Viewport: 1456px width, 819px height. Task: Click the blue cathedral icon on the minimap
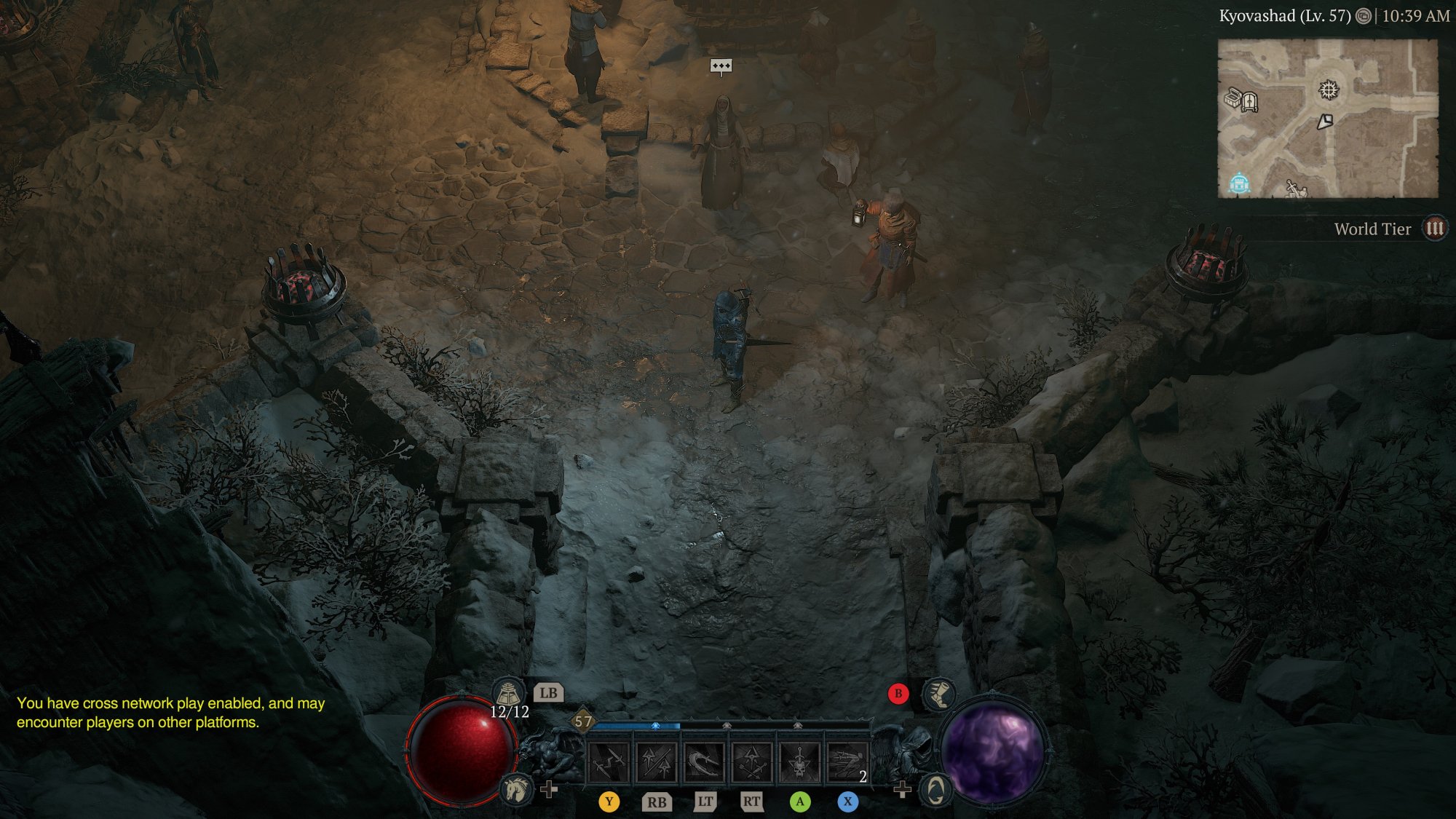click(1238, 183)
